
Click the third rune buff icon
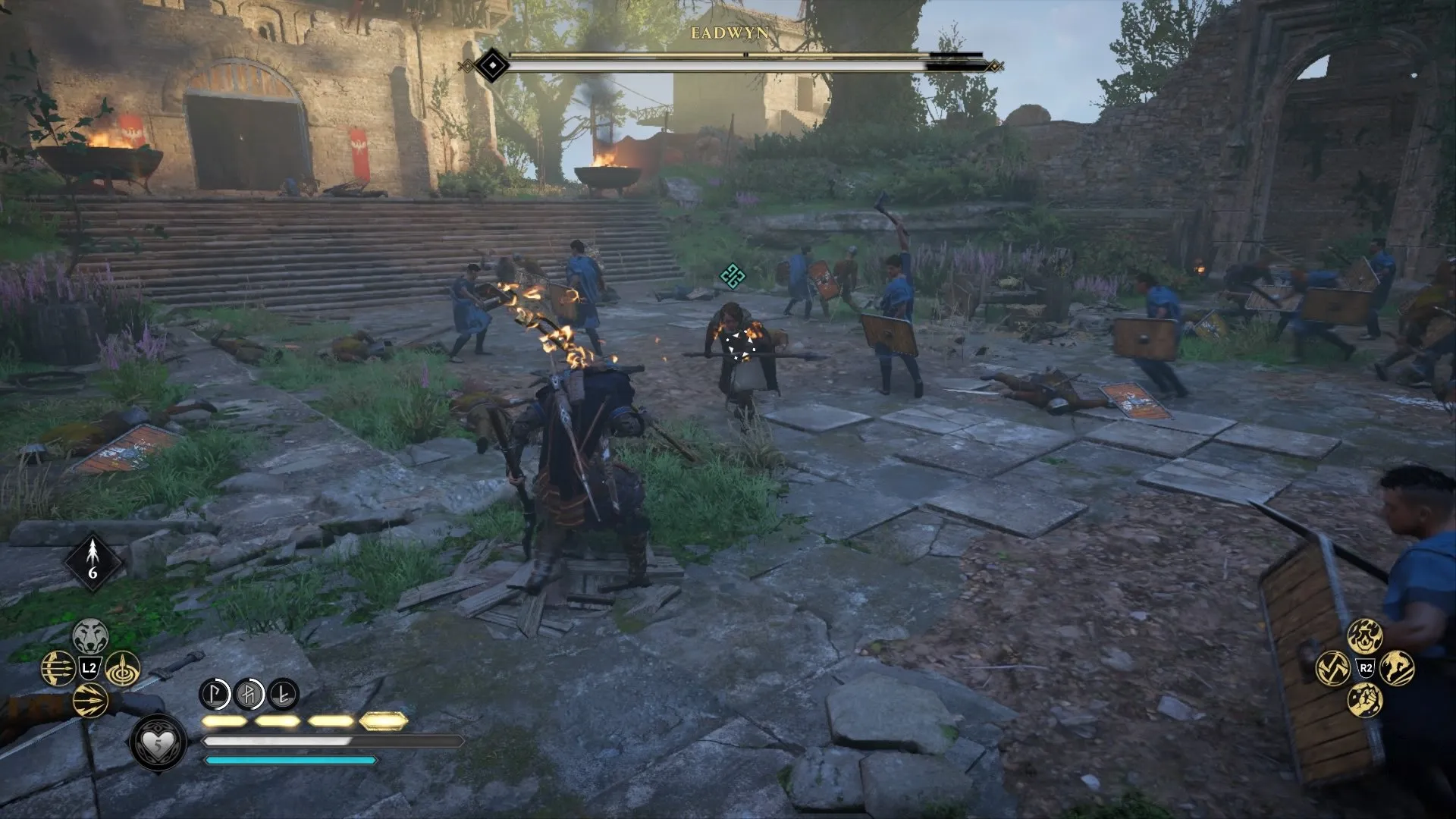point(283,693)
